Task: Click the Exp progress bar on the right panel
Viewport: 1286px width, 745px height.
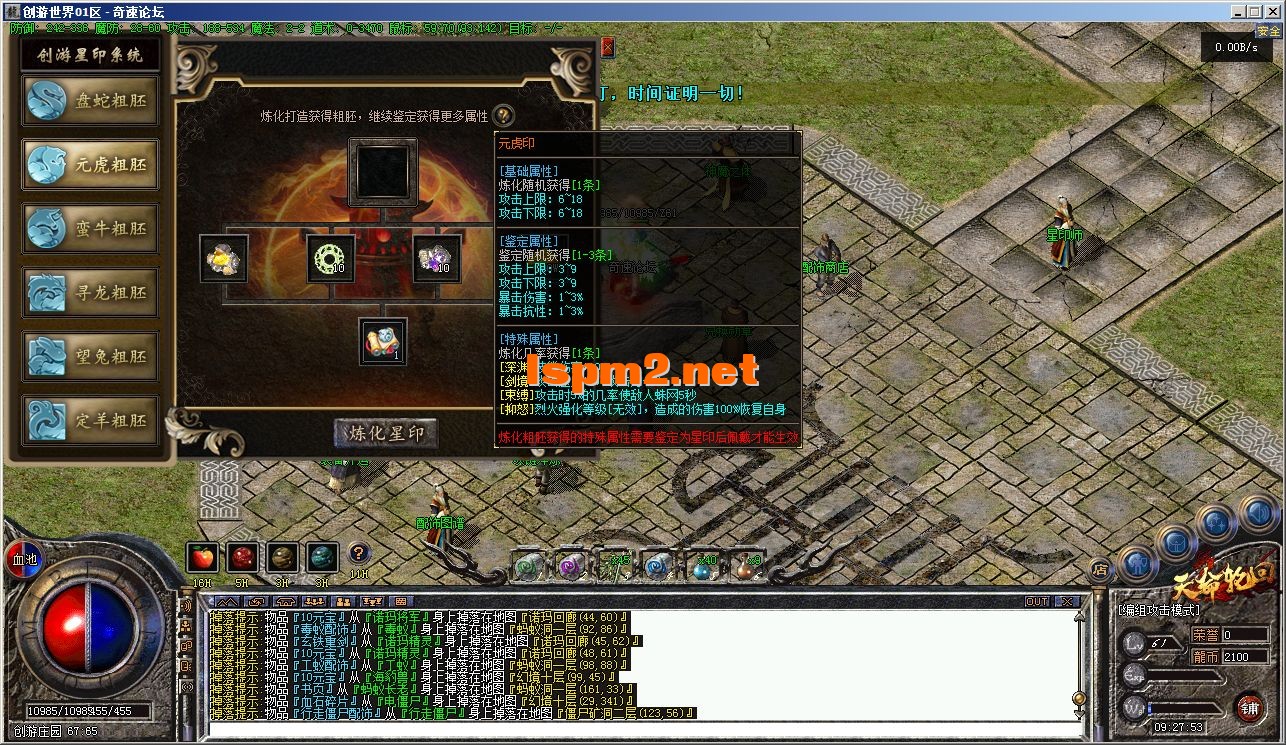Action: pos(1185,674)
